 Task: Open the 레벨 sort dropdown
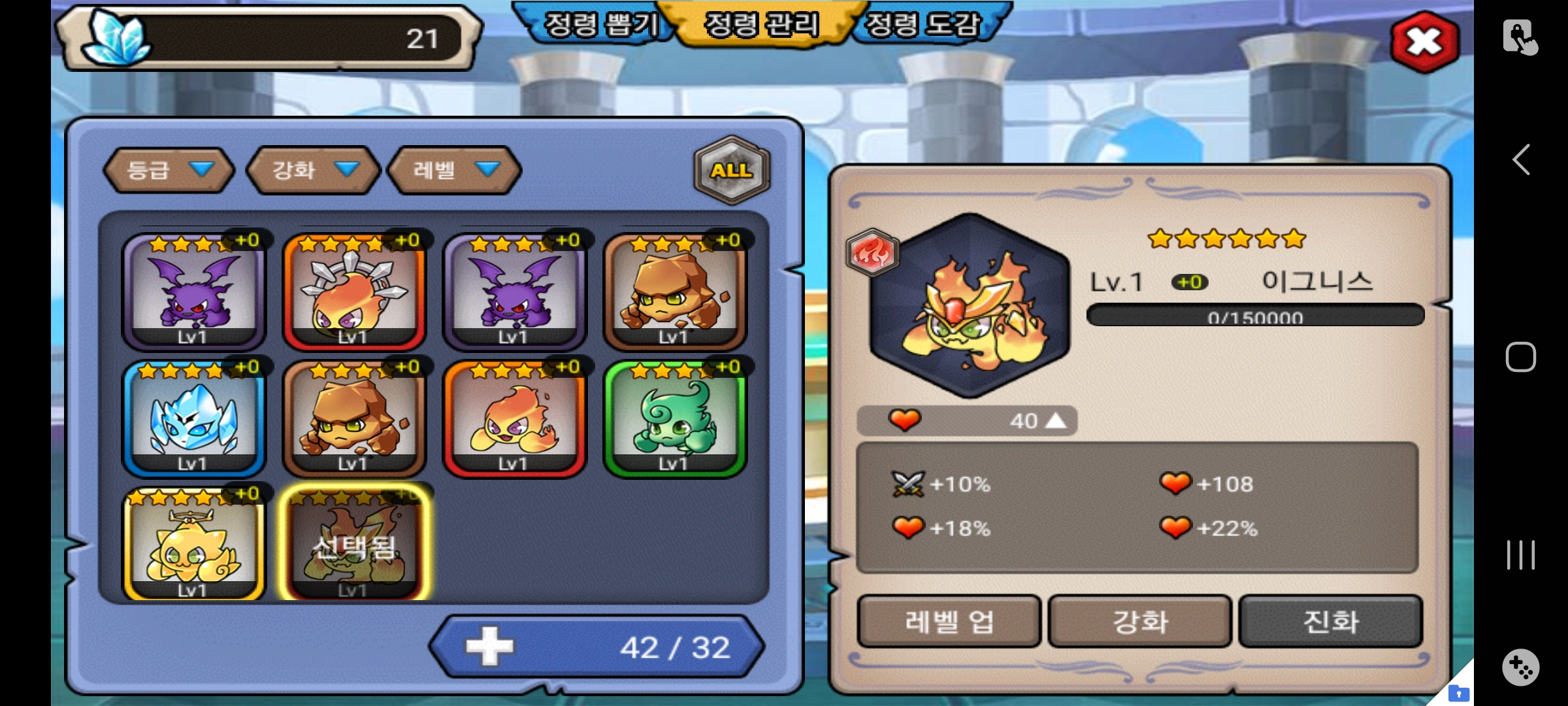455,170
